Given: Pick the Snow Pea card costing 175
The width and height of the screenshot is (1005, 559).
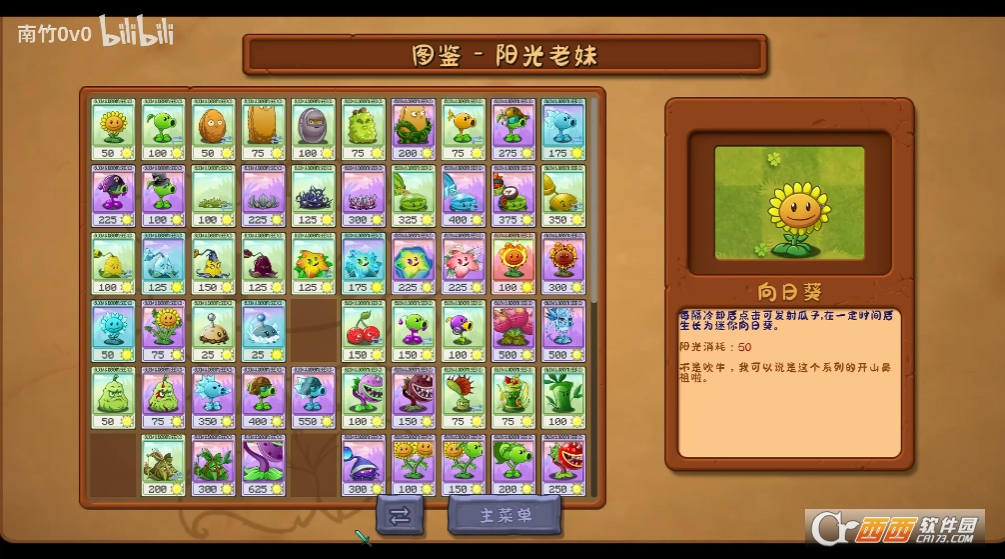Looking at the screenshot, I should 564,129.
